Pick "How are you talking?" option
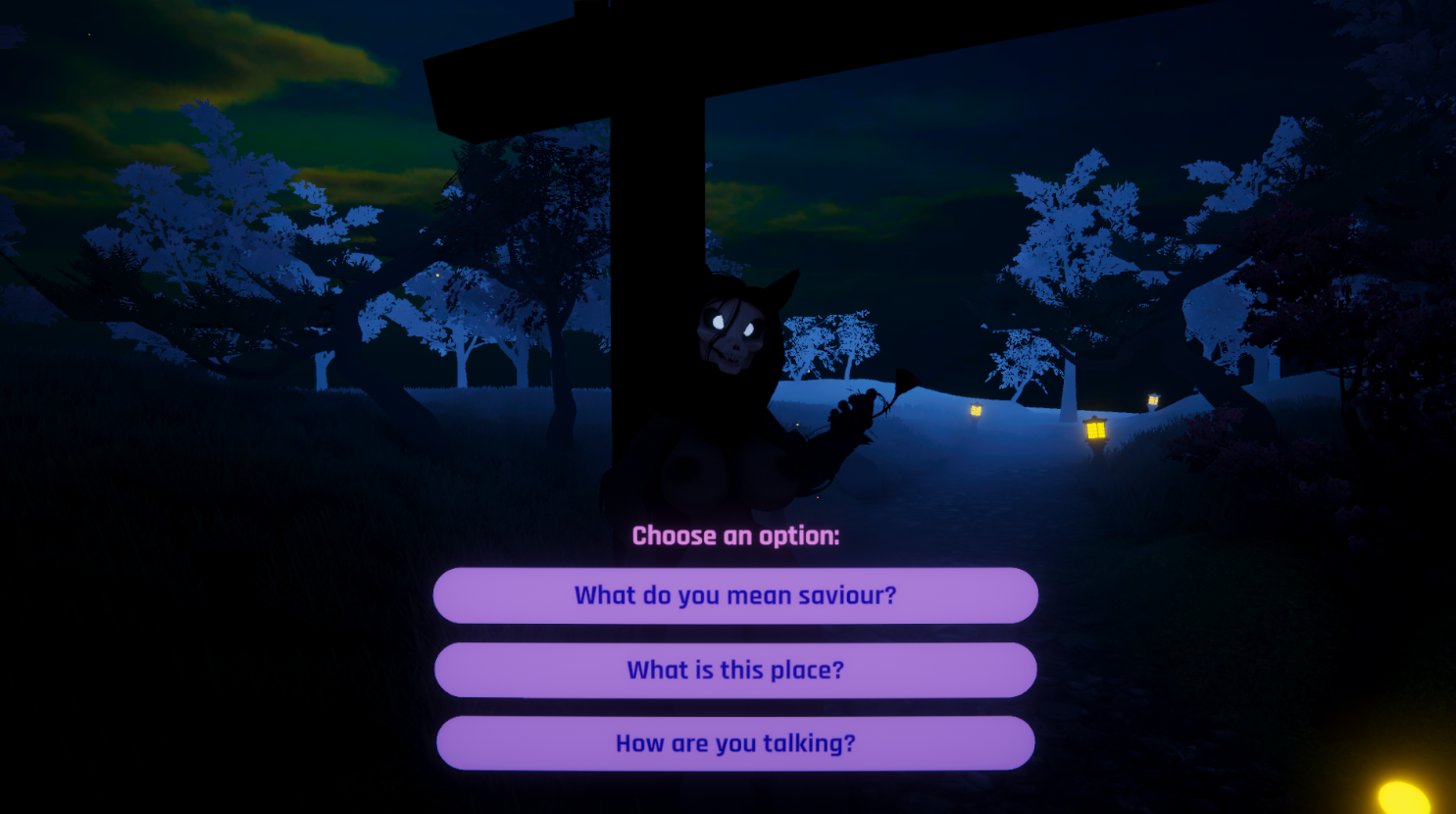The image size is (1456, 814). 736,742
